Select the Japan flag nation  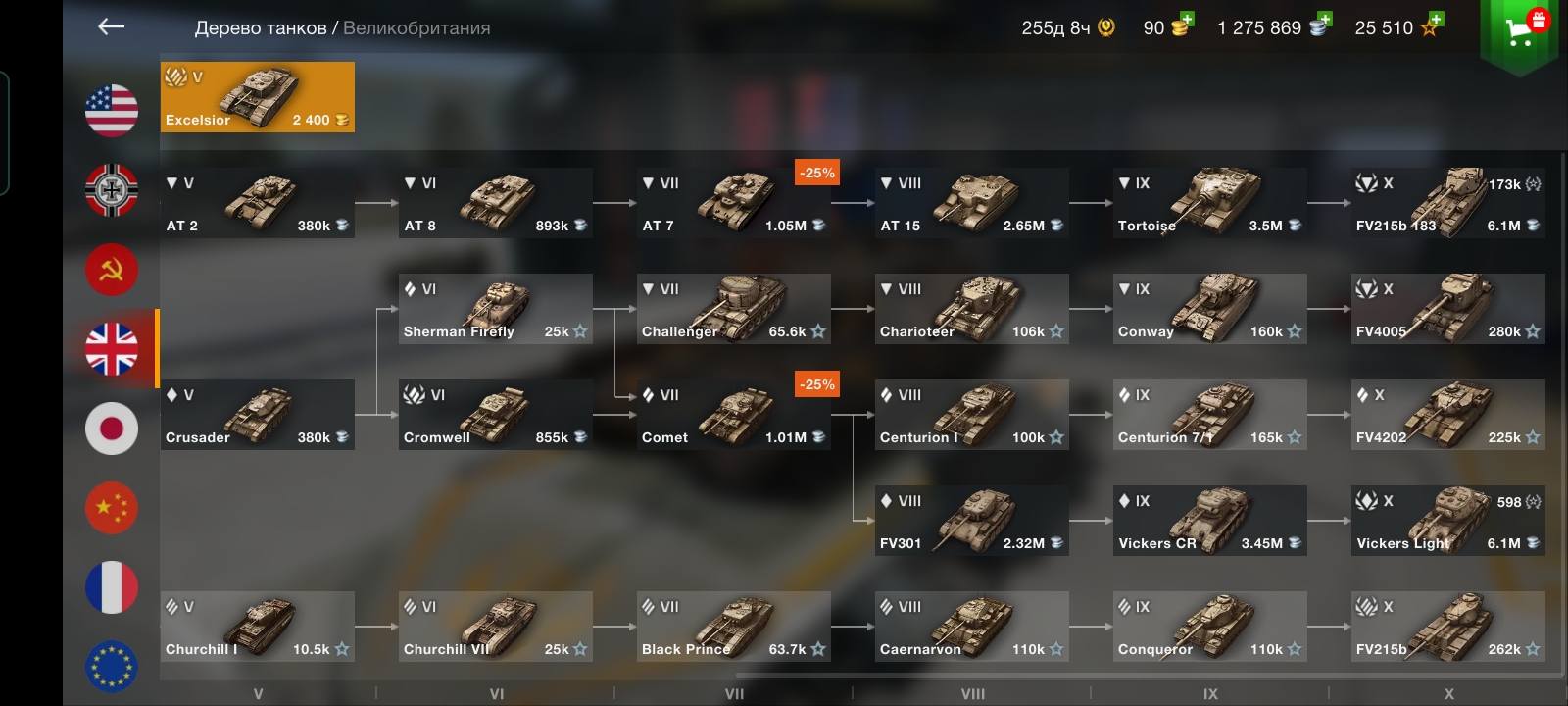tap(112, 429)
